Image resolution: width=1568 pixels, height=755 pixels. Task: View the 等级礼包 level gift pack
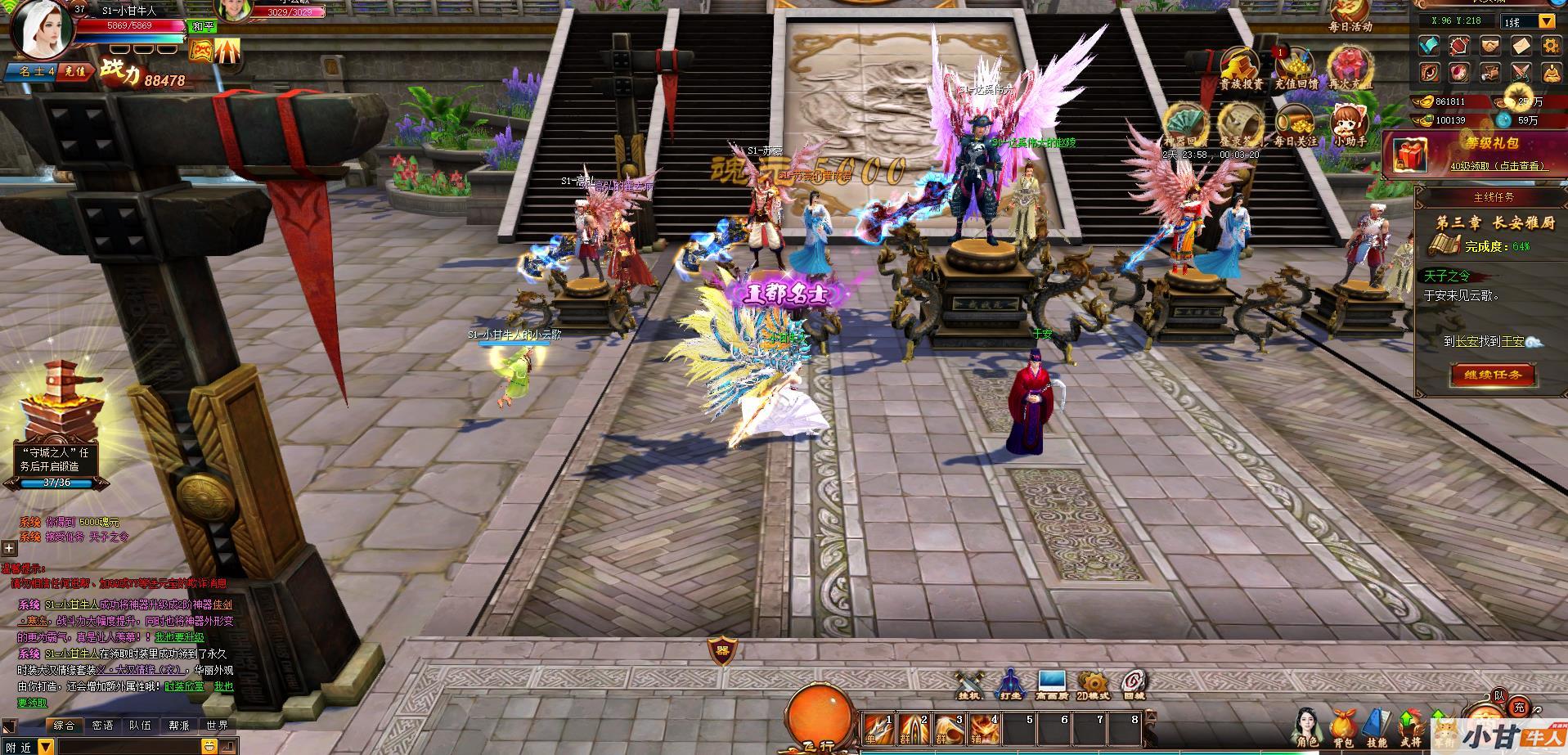tap(1474, 153)
